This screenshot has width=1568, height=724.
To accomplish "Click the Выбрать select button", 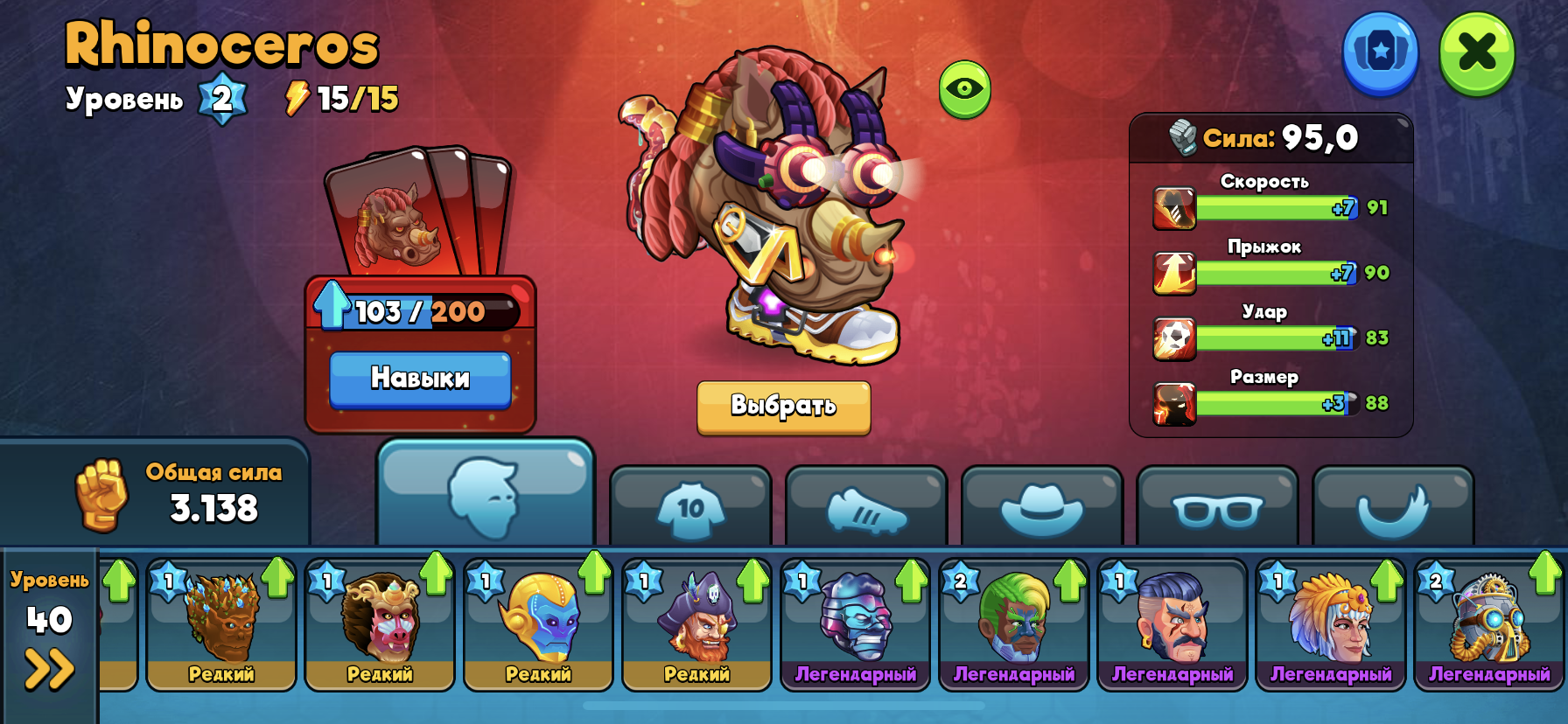I will coord(783,406).
